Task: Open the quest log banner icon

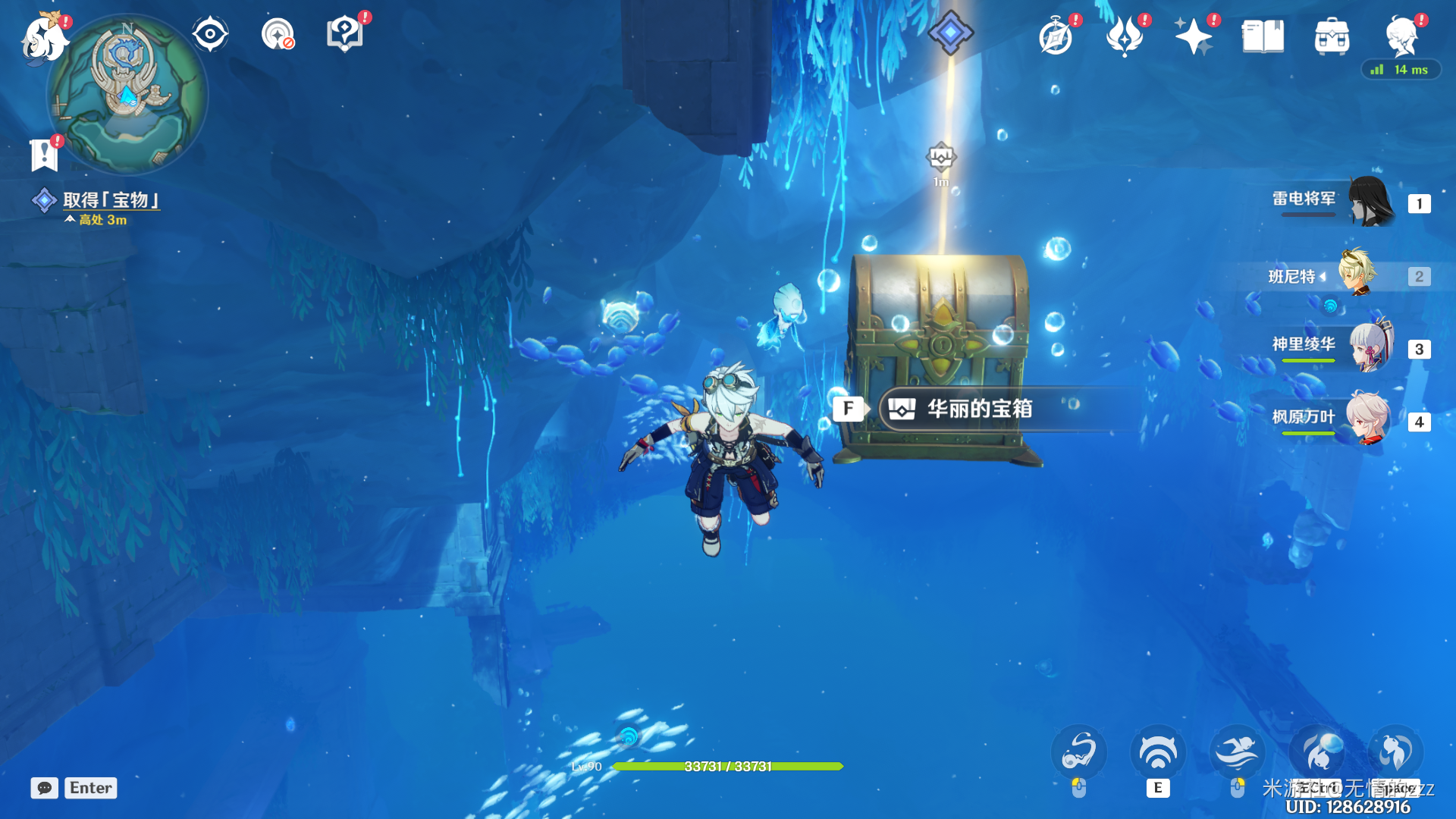Action: point(44,155)
